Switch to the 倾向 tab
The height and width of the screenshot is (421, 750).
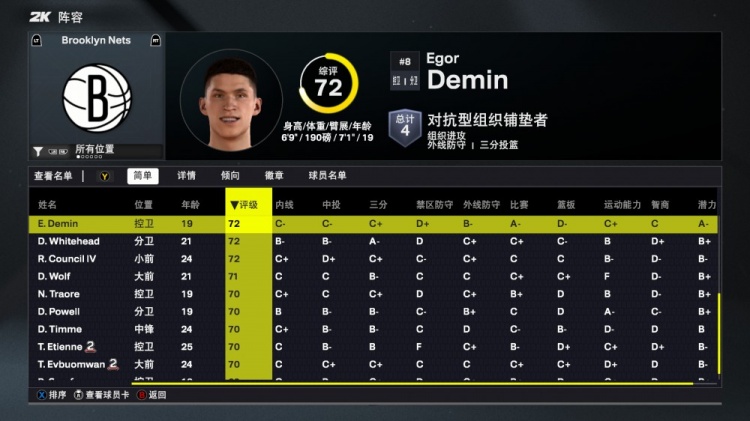pyautogui.click(x=230, y=176)
